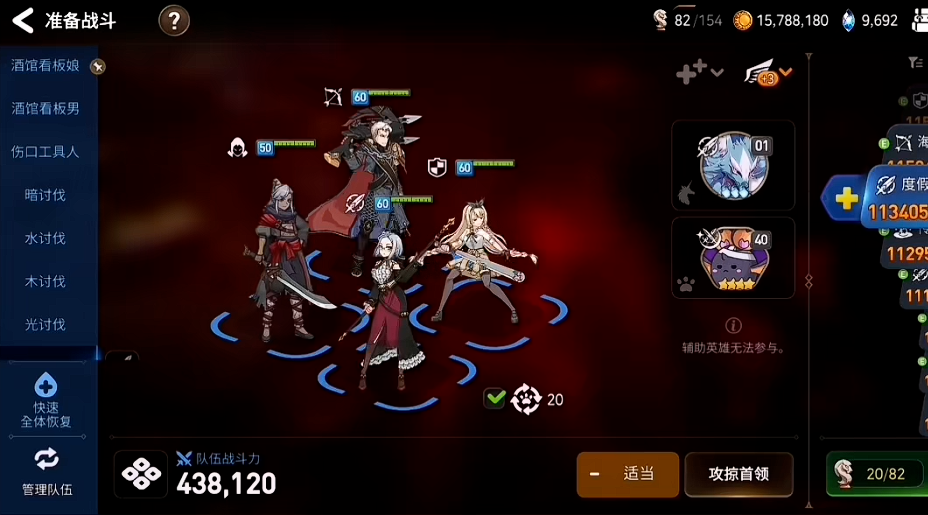
Task: Select the white wolf guardian slot
Action: point(733,165)
